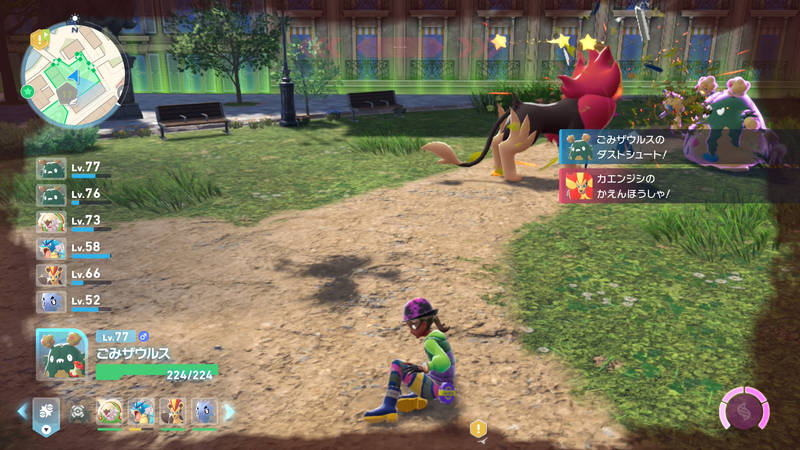Select the Lv.77 party member portrait in list
The image size is (800, 450).
(51, 169)
